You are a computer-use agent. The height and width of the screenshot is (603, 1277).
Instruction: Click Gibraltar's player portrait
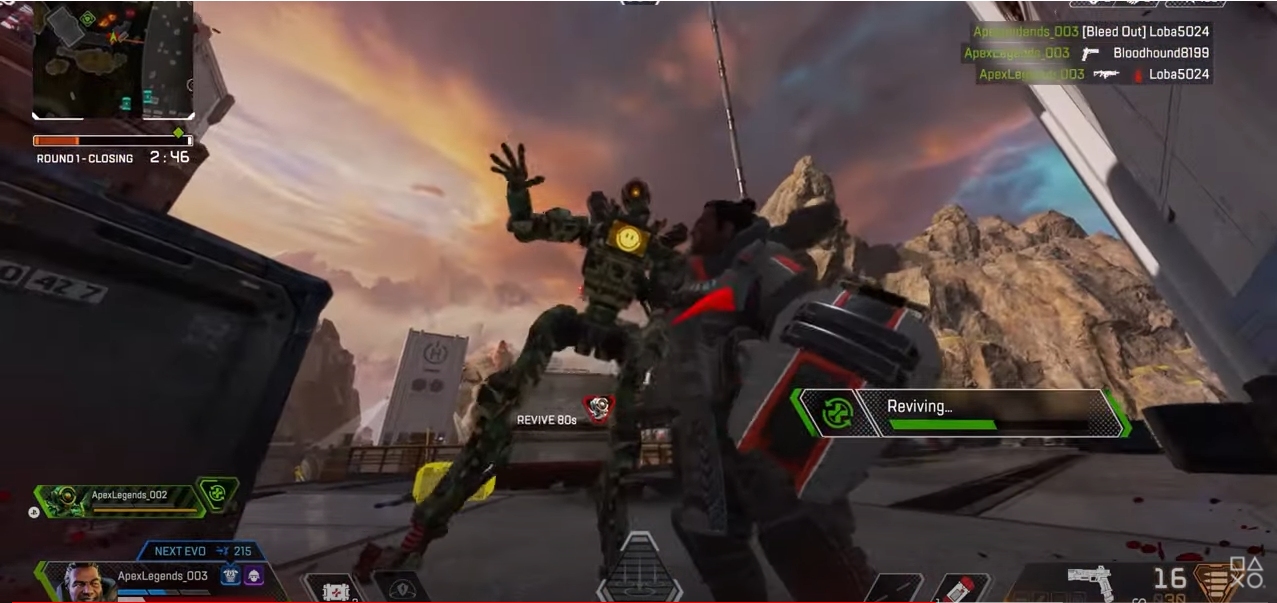[88, 581]
